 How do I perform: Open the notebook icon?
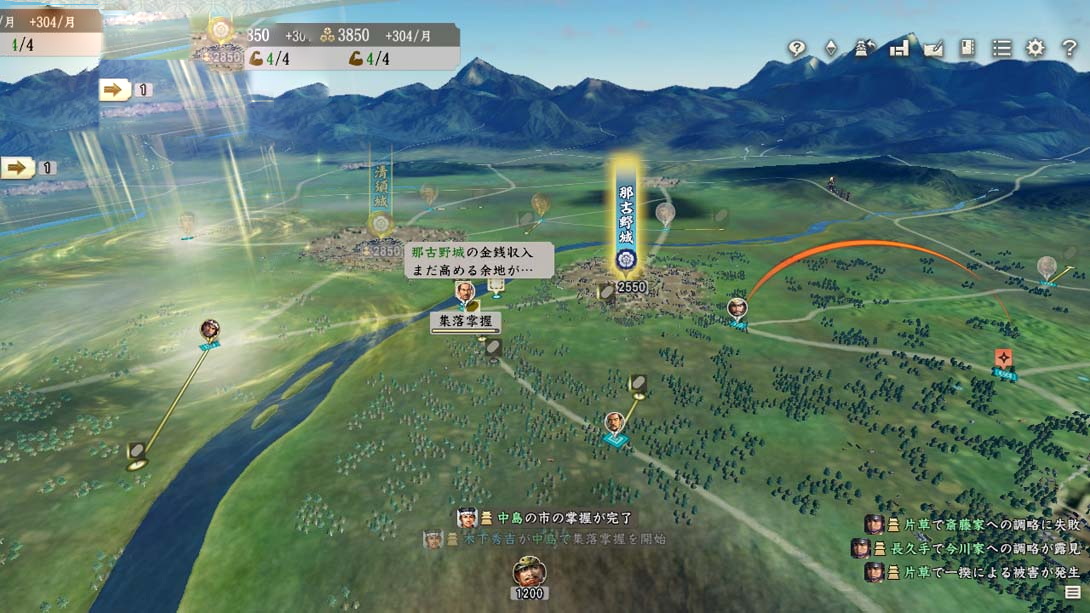click(967, 49)
